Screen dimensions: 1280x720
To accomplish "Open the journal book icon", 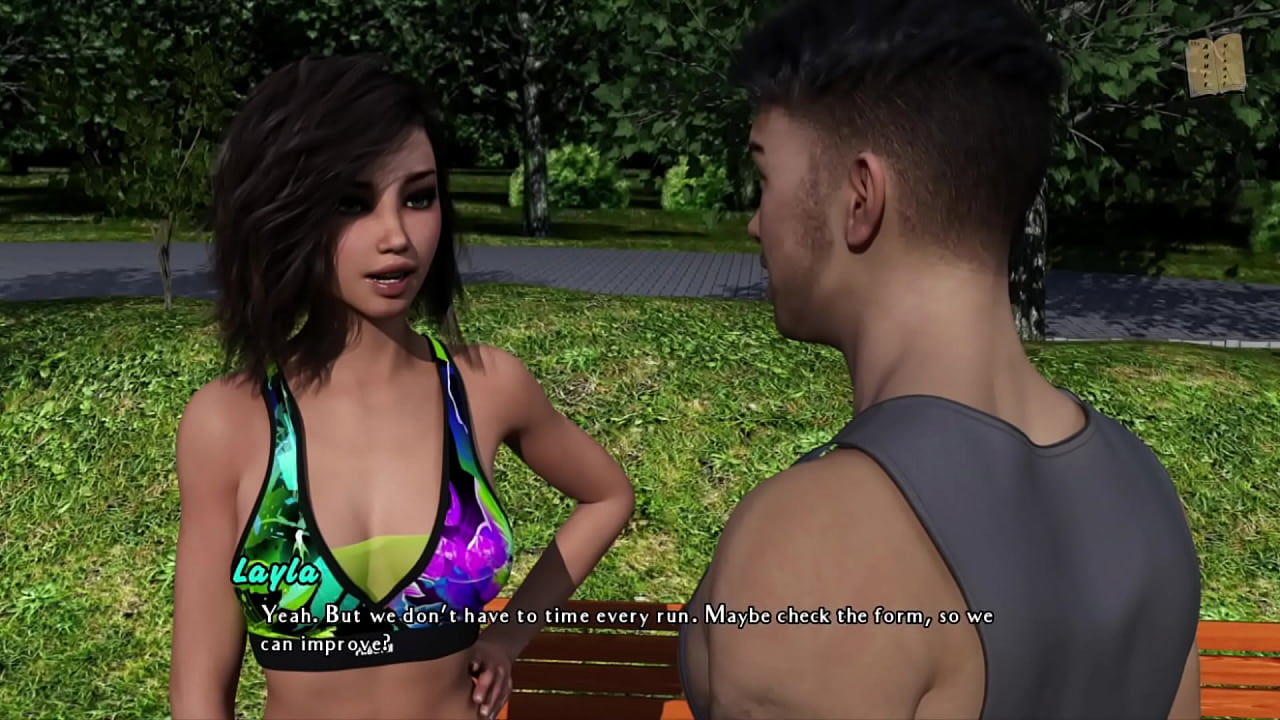I will 1215,65.
